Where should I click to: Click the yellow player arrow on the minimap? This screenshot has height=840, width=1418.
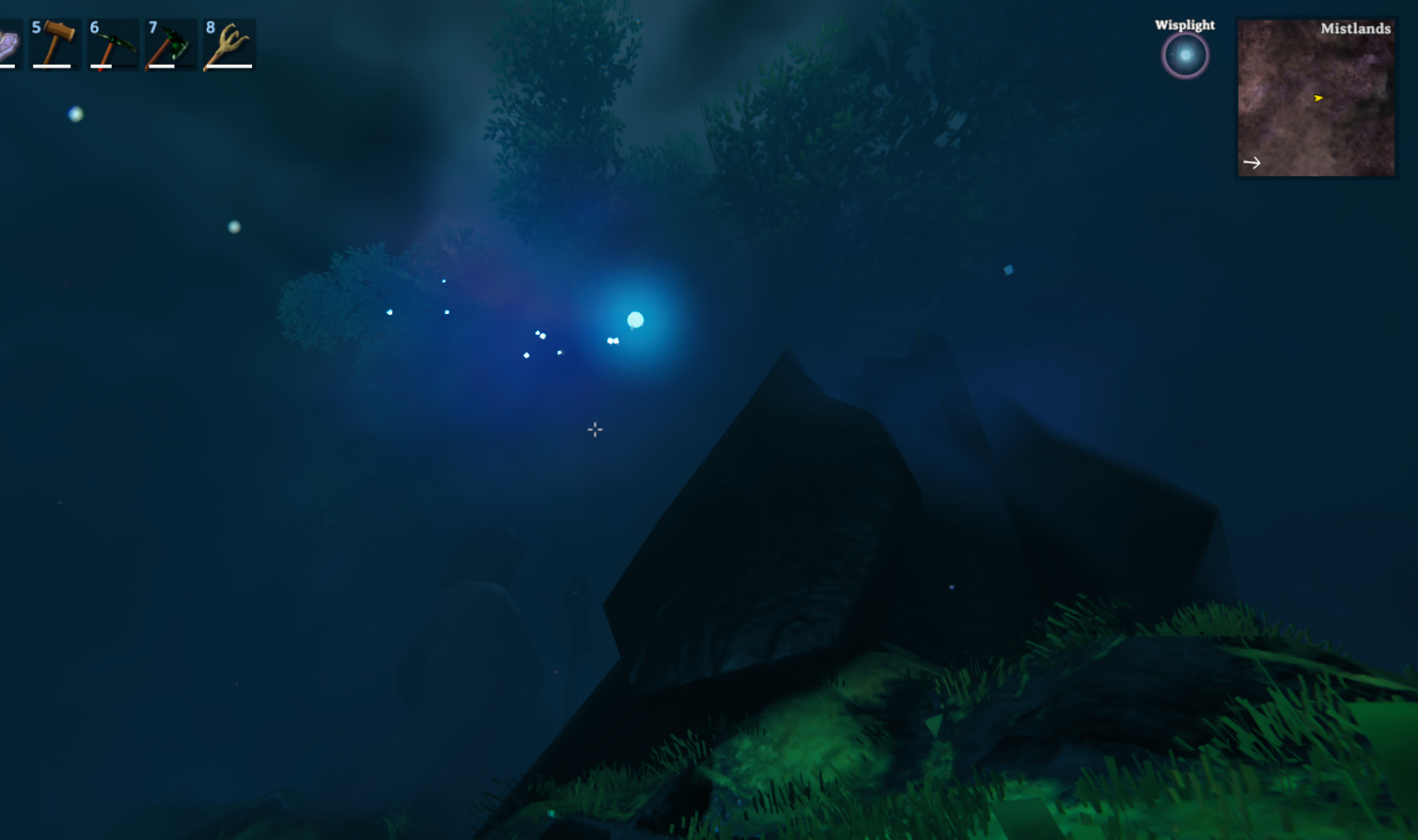click(x=1319, y=98)
